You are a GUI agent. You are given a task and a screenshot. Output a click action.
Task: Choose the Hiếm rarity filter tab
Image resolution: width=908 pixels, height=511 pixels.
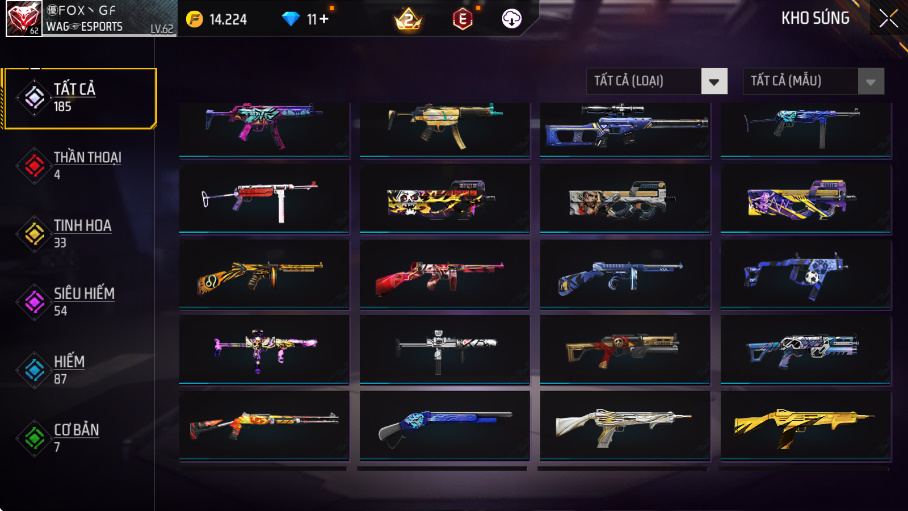pos(79,370)
